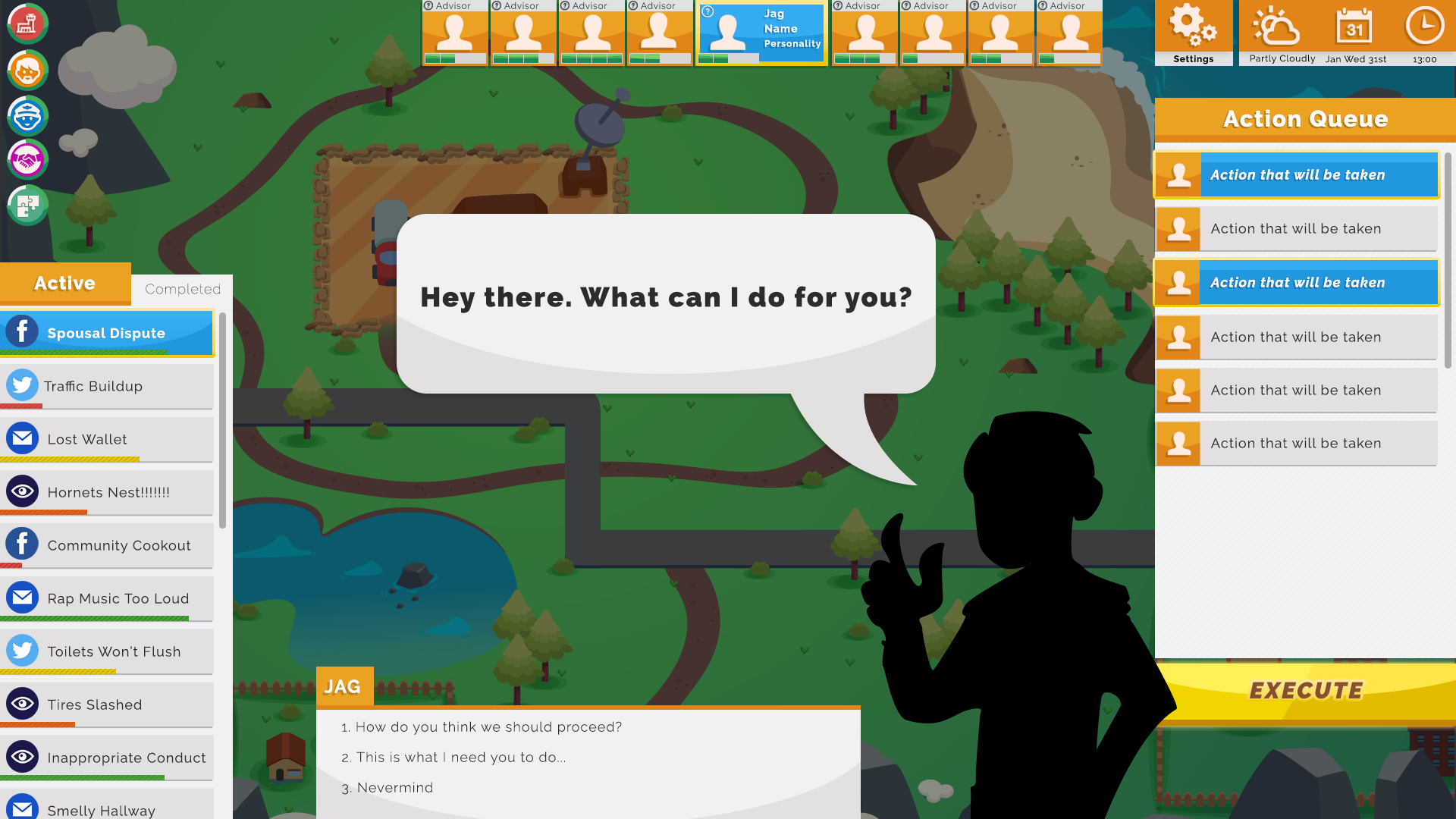Open the red city buildings panel

27,24
